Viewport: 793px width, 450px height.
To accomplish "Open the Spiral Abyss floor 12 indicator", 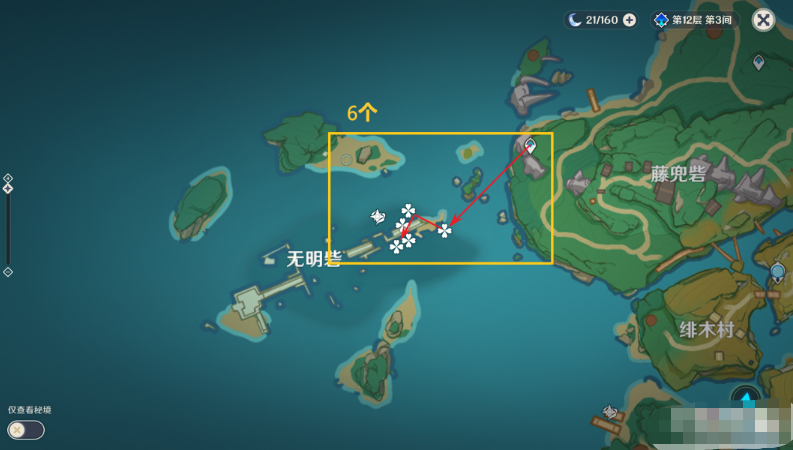I will [695, 20].
